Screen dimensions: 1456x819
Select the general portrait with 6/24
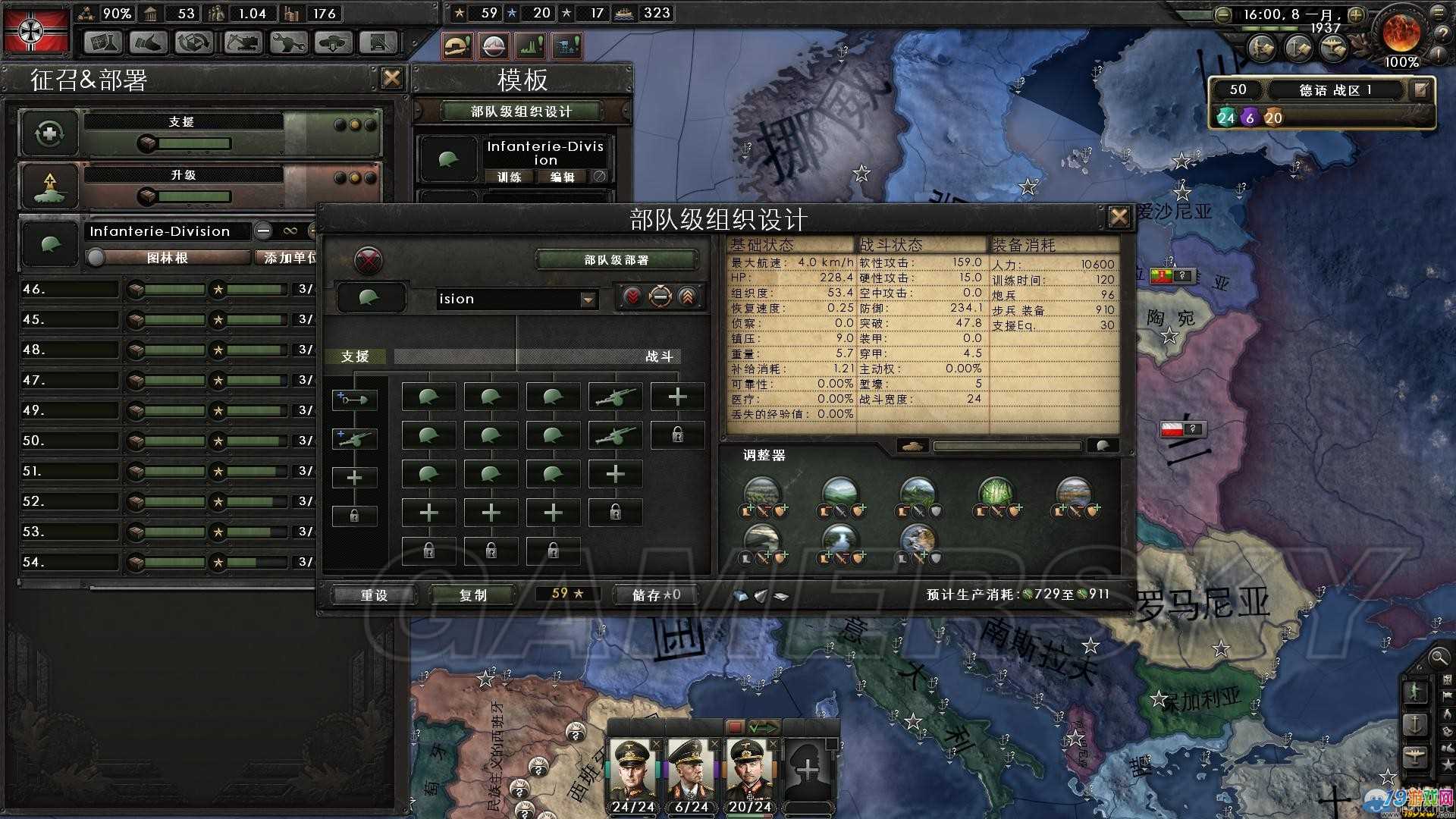click(x=691, y=772)
